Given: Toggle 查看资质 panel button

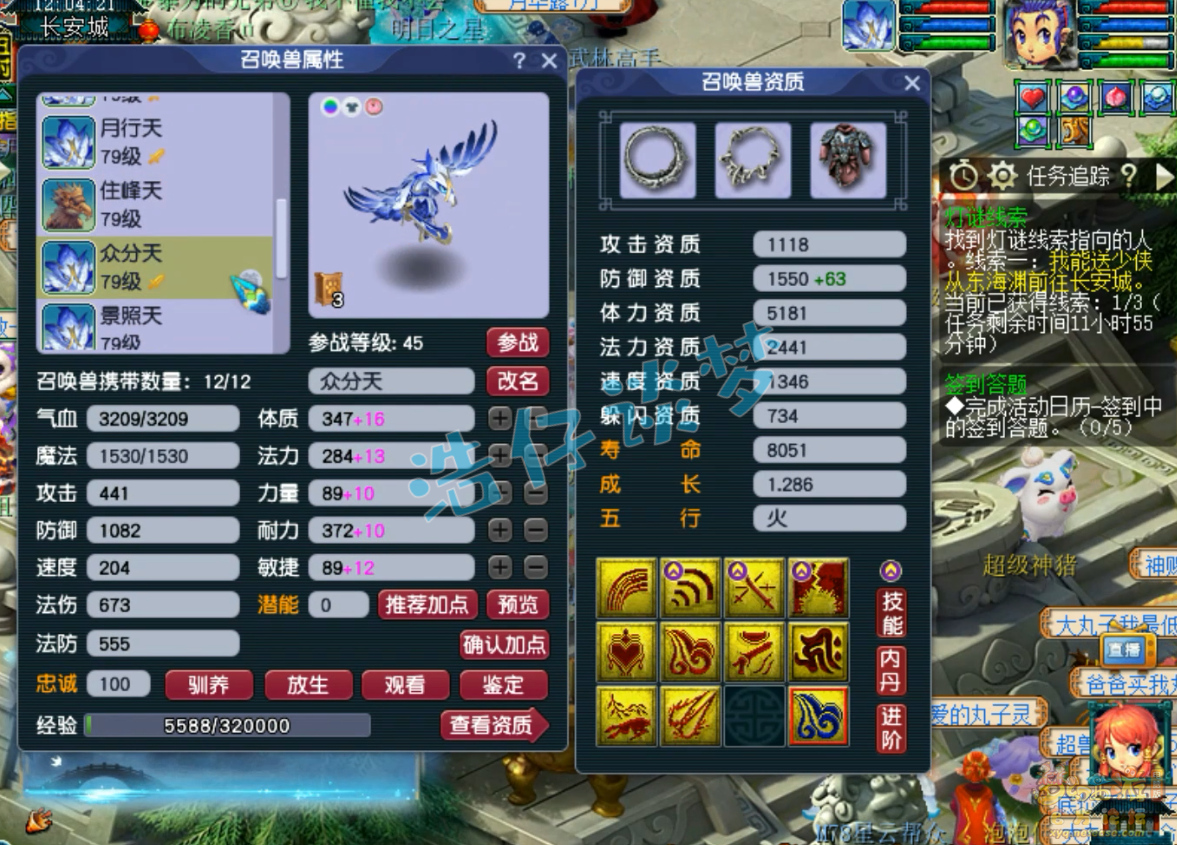Looking at the screenshot, I should [x=493, y=725].
